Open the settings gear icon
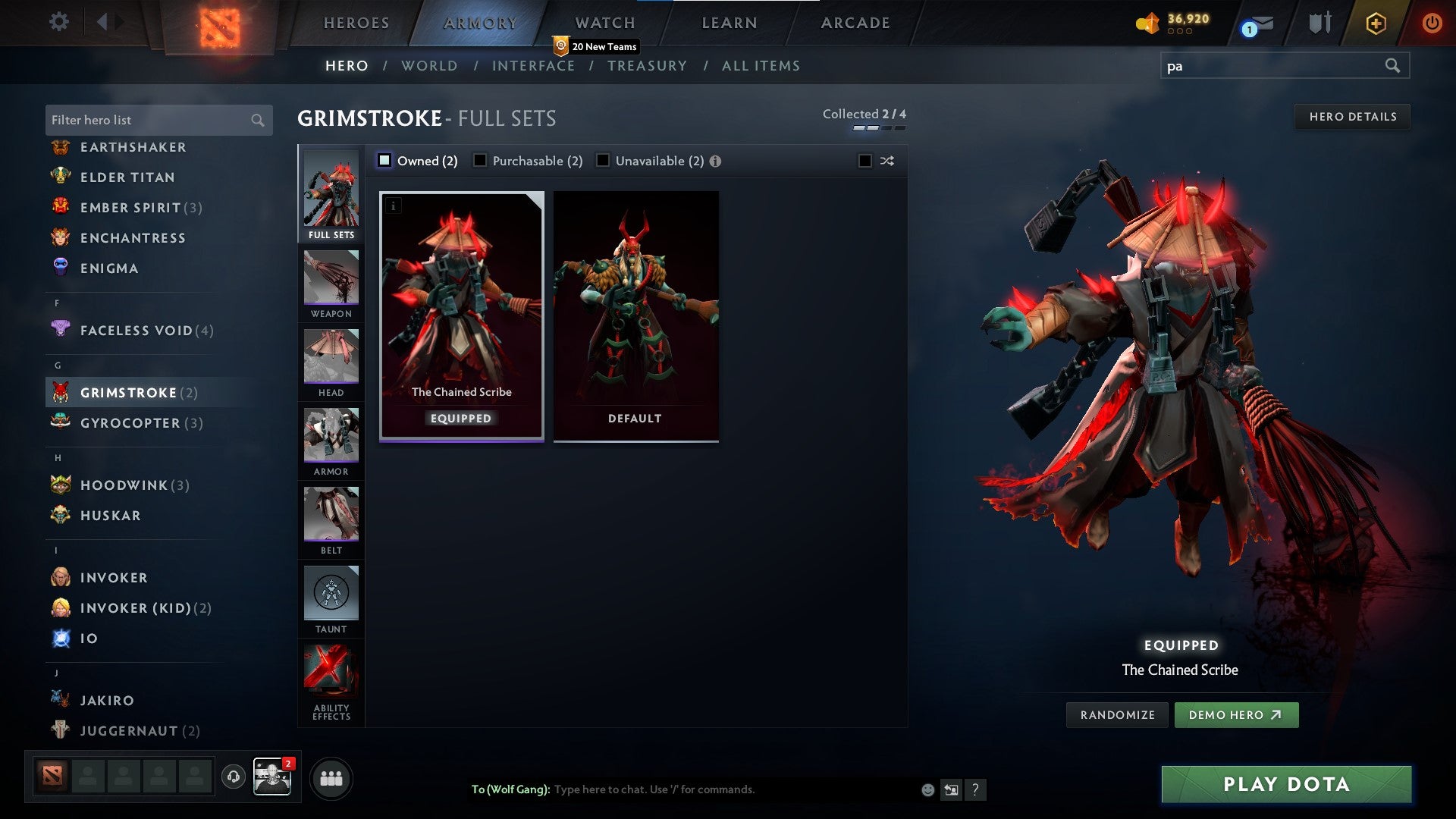The width and height of the screenshot is (1456, 819). (x=58, y=22)
